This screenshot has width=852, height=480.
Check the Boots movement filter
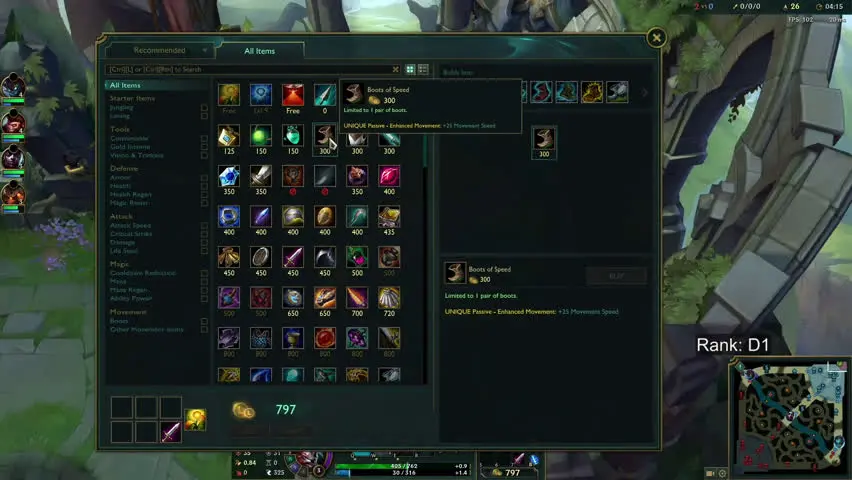(204, 321)
